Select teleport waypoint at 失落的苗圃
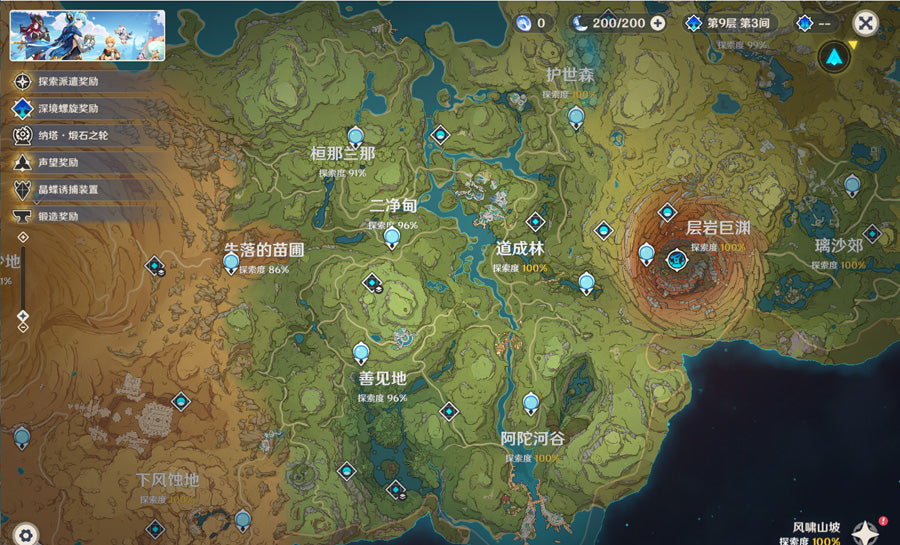Viewport: 900px width, 545px height. pos(232,263)
